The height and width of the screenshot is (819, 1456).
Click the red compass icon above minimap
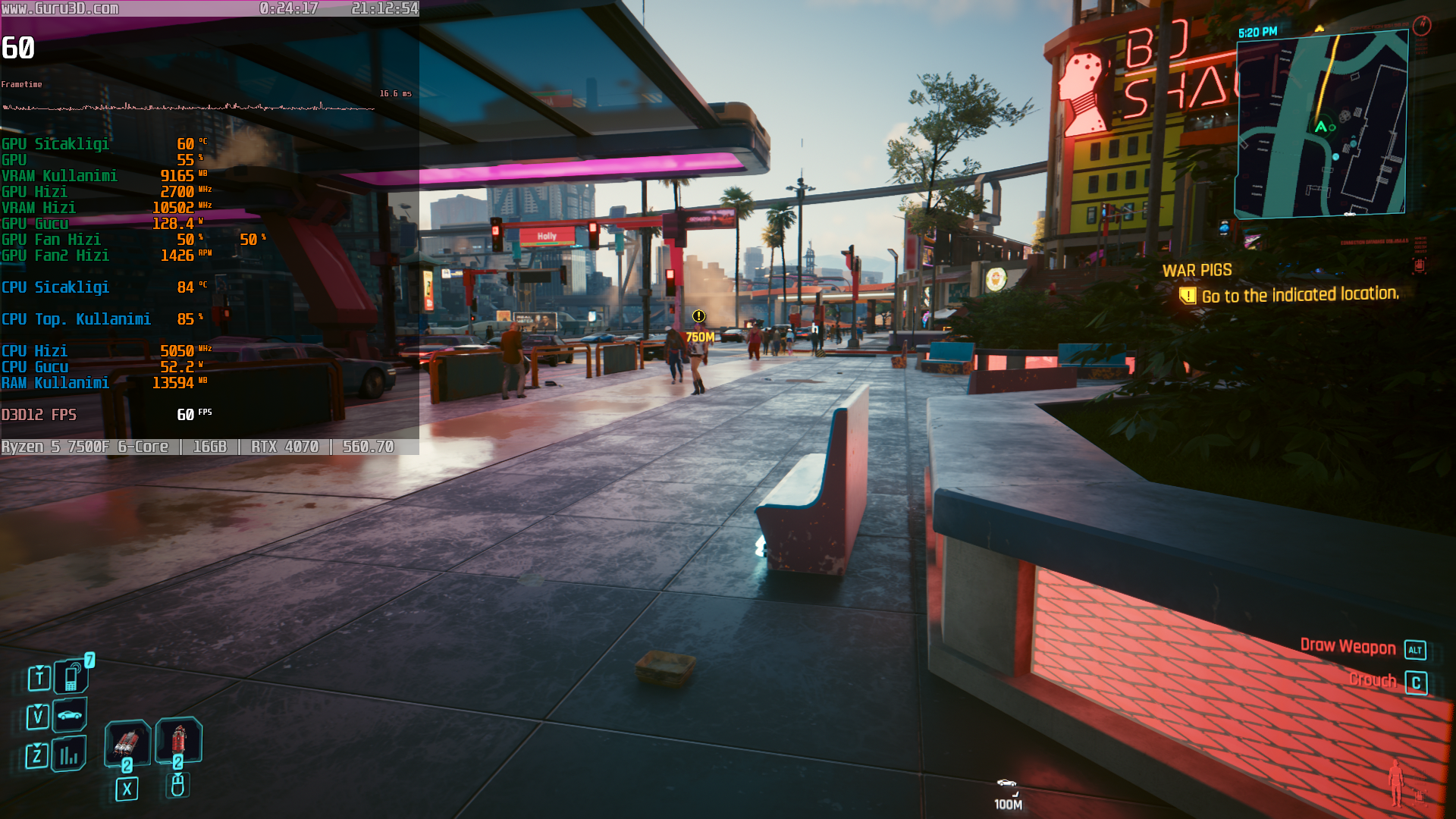pos(1422,26)
